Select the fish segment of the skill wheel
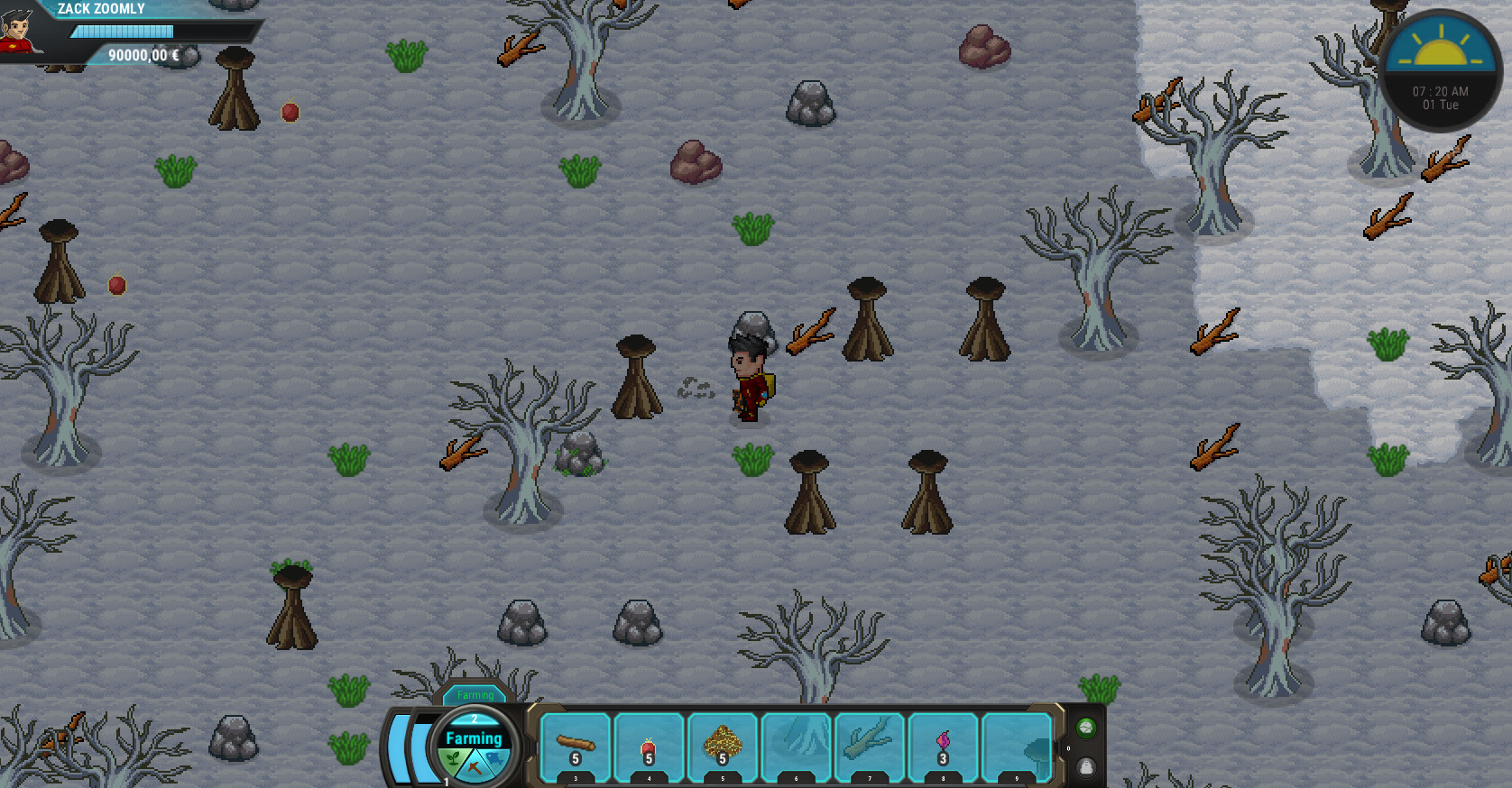The width and height of the screenshot is (1512, 788). tap(494, 759)
